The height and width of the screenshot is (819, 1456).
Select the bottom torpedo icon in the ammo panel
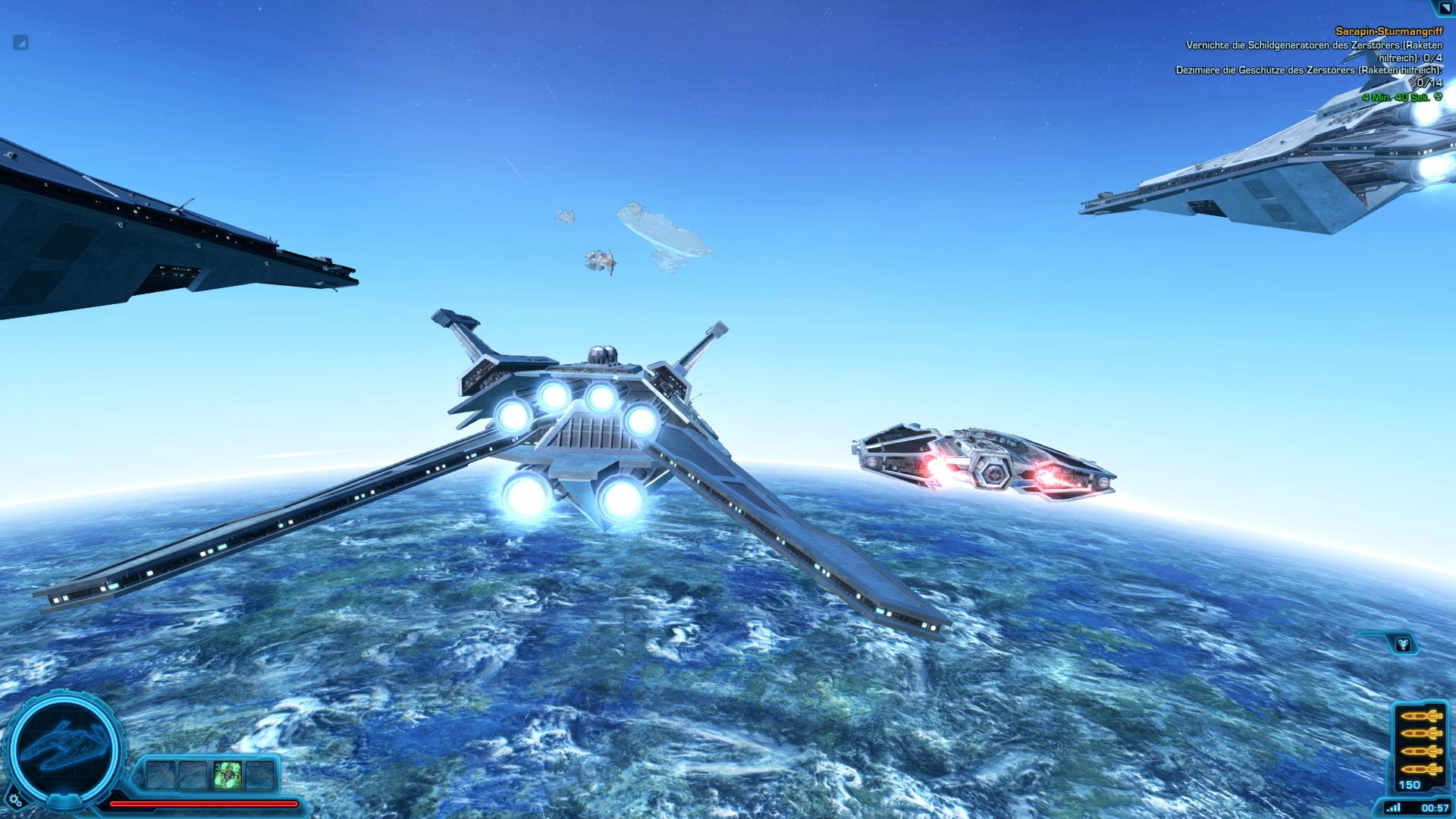[x=1423, y=769]
